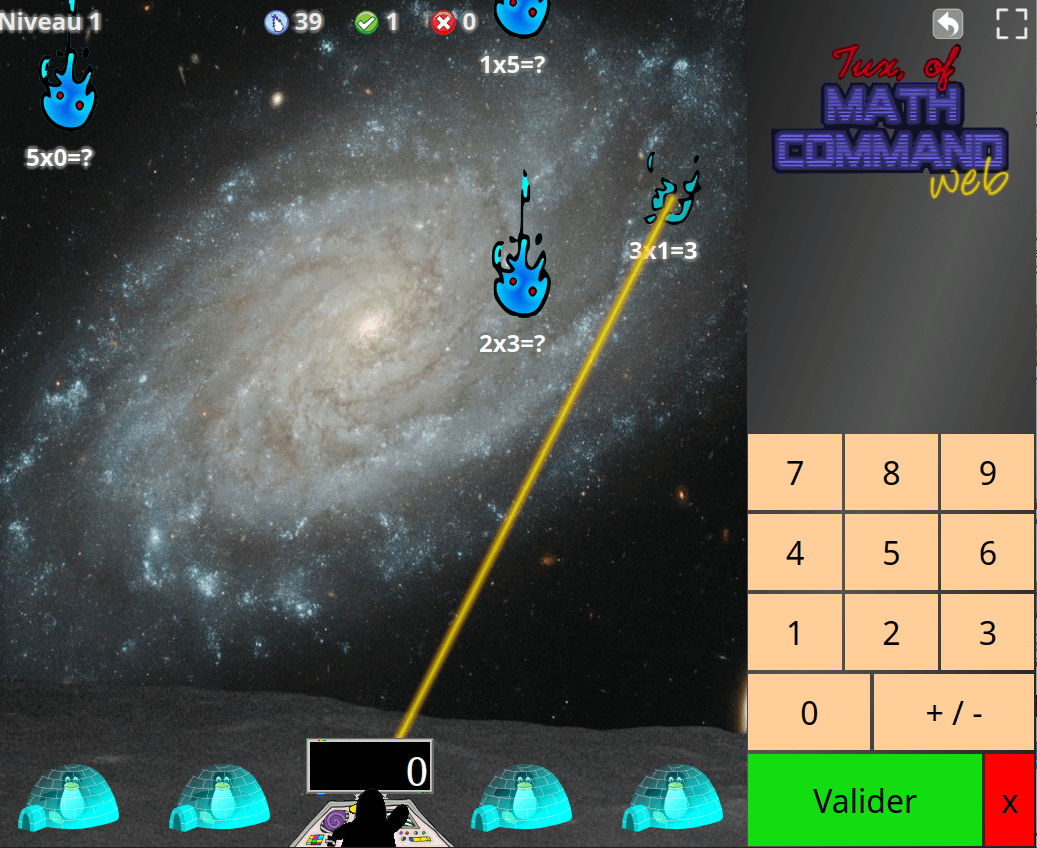
Task: Toggle fullscreen mode with the corner brackets icon
Action: [1012, 24]
